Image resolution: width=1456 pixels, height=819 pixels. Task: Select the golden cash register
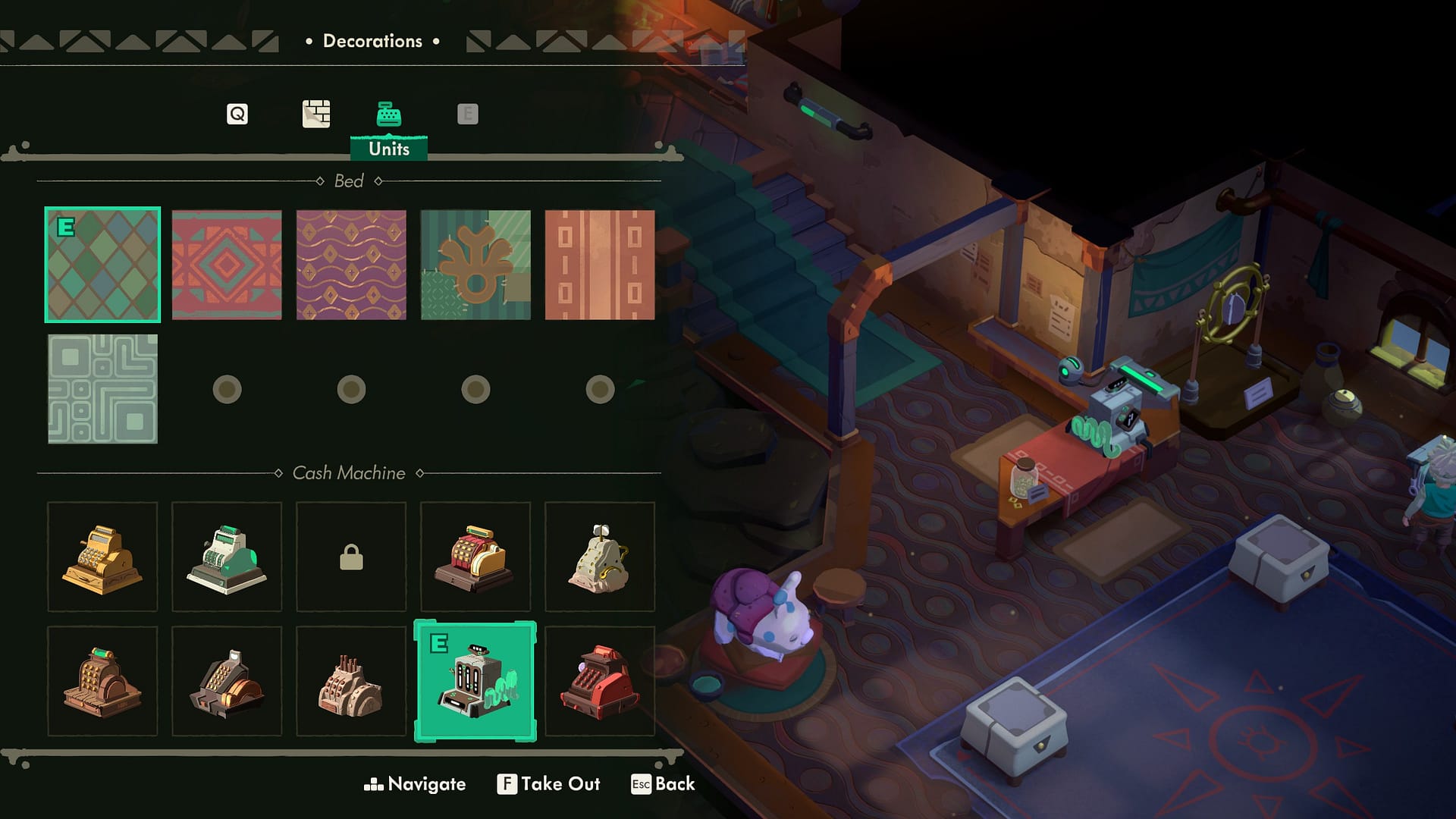[102, 557]
